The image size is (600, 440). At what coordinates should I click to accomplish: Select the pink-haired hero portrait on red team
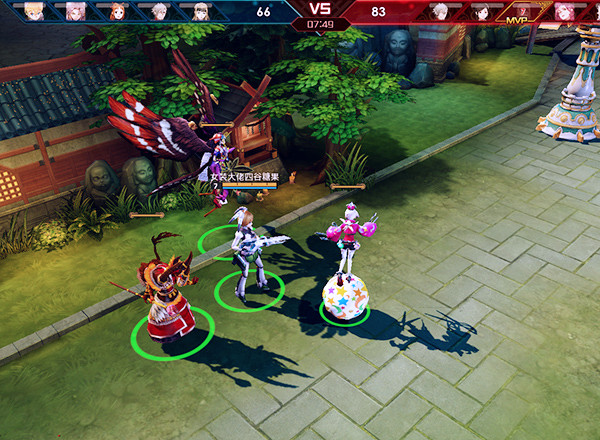565,11
